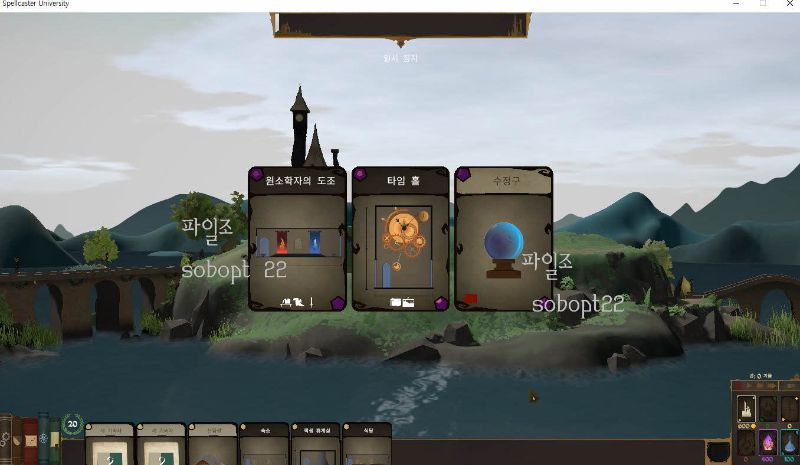The width and height of the screenshot is (800, 465).
Task: Choose the 원소학자의 도조 card
Action: click(x=298, y=239)
